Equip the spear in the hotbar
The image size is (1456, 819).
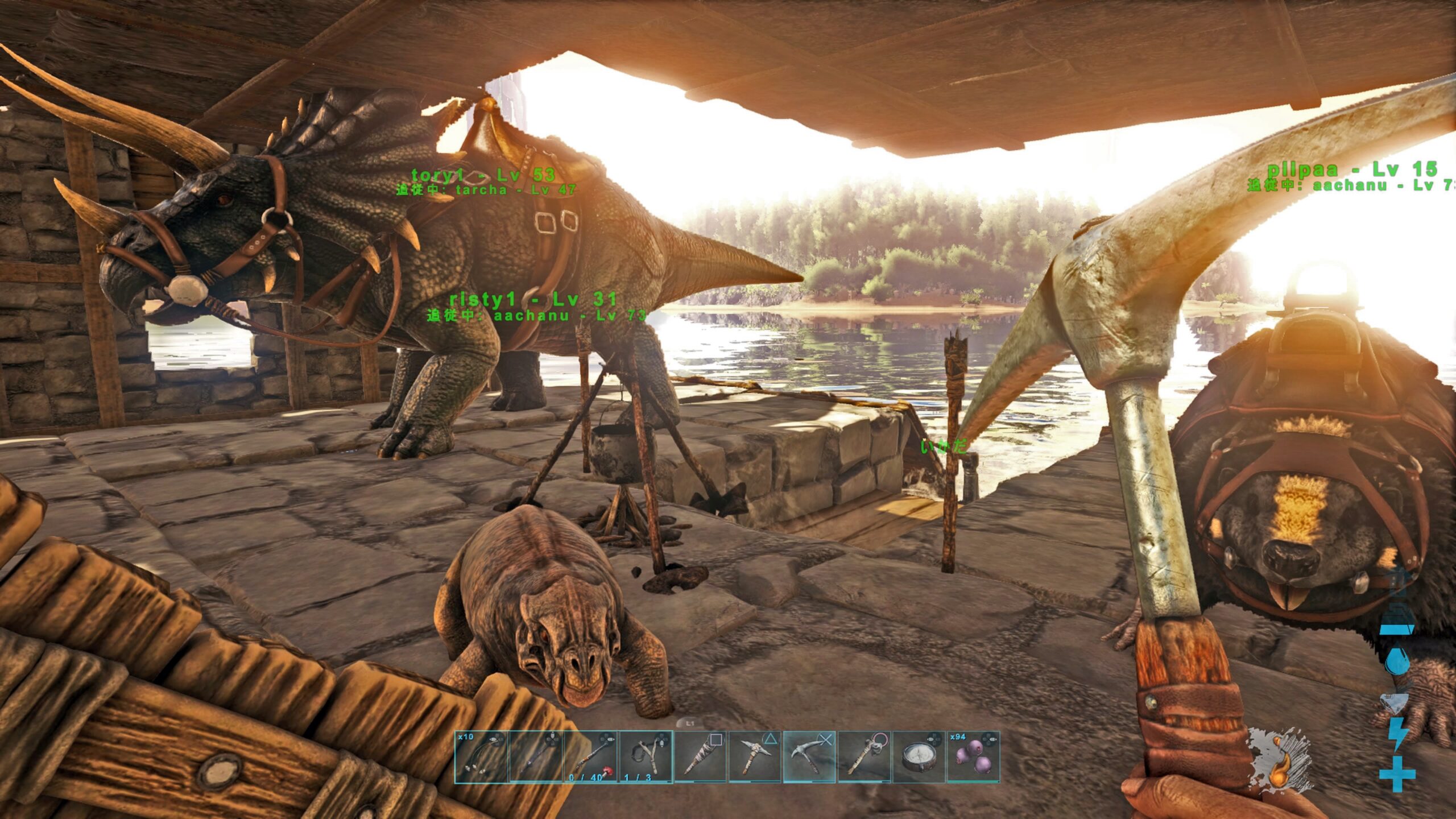tap(536, 757)
